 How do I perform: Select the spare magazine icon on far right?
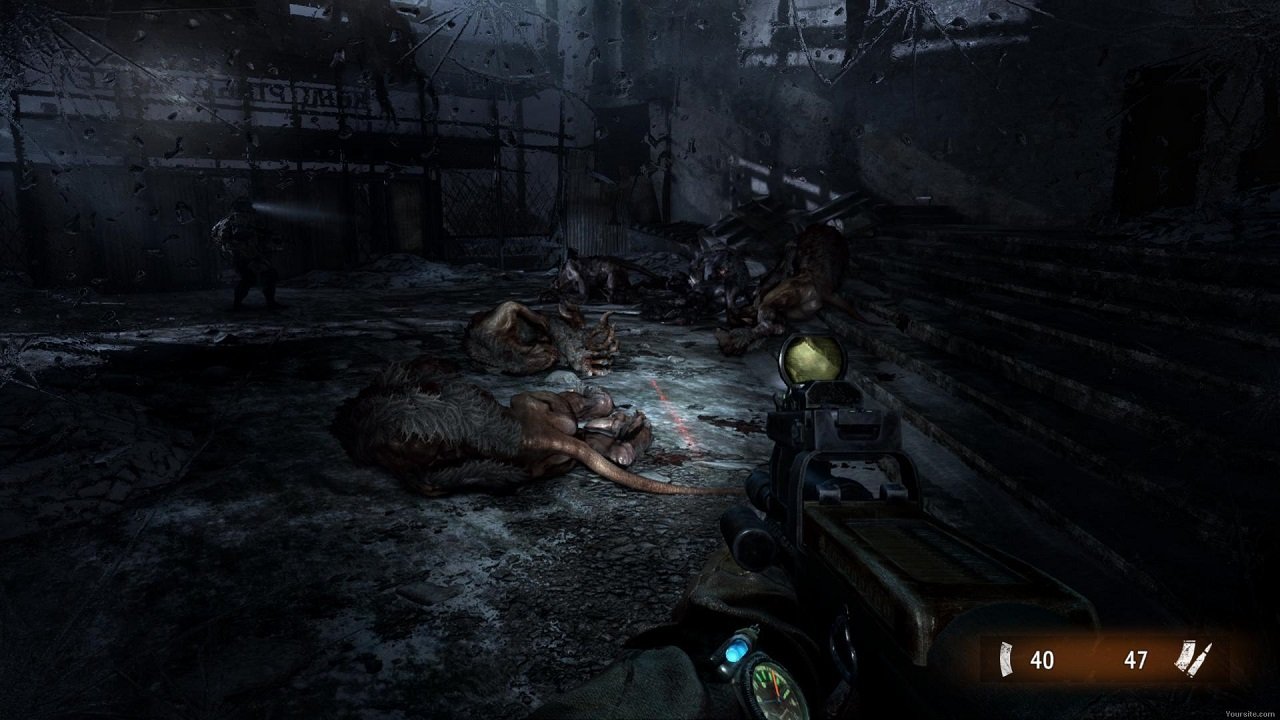pyautogui.click(x=1186, y=655)
